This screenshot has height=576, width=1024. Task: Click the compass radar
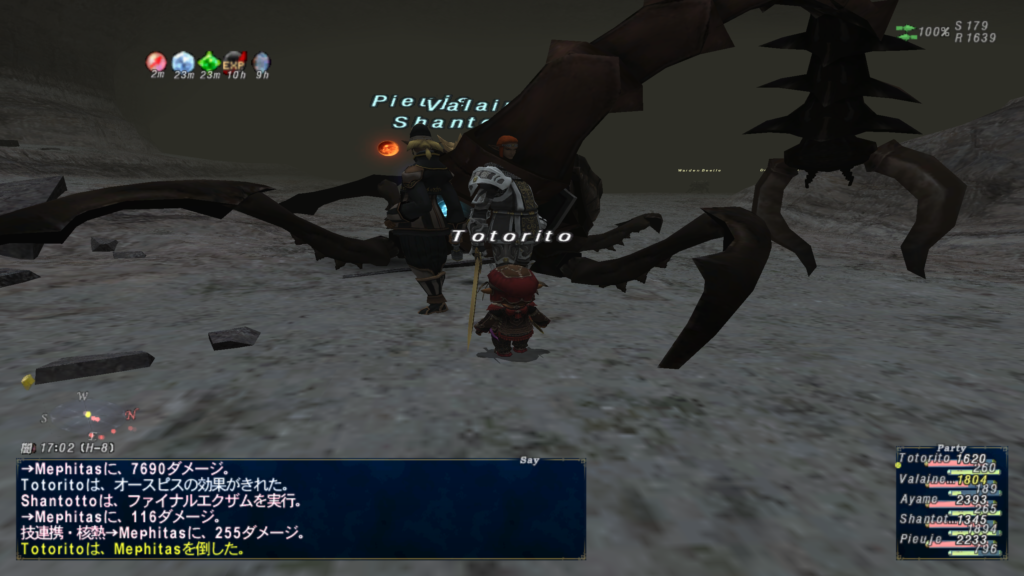coord(88,415)
